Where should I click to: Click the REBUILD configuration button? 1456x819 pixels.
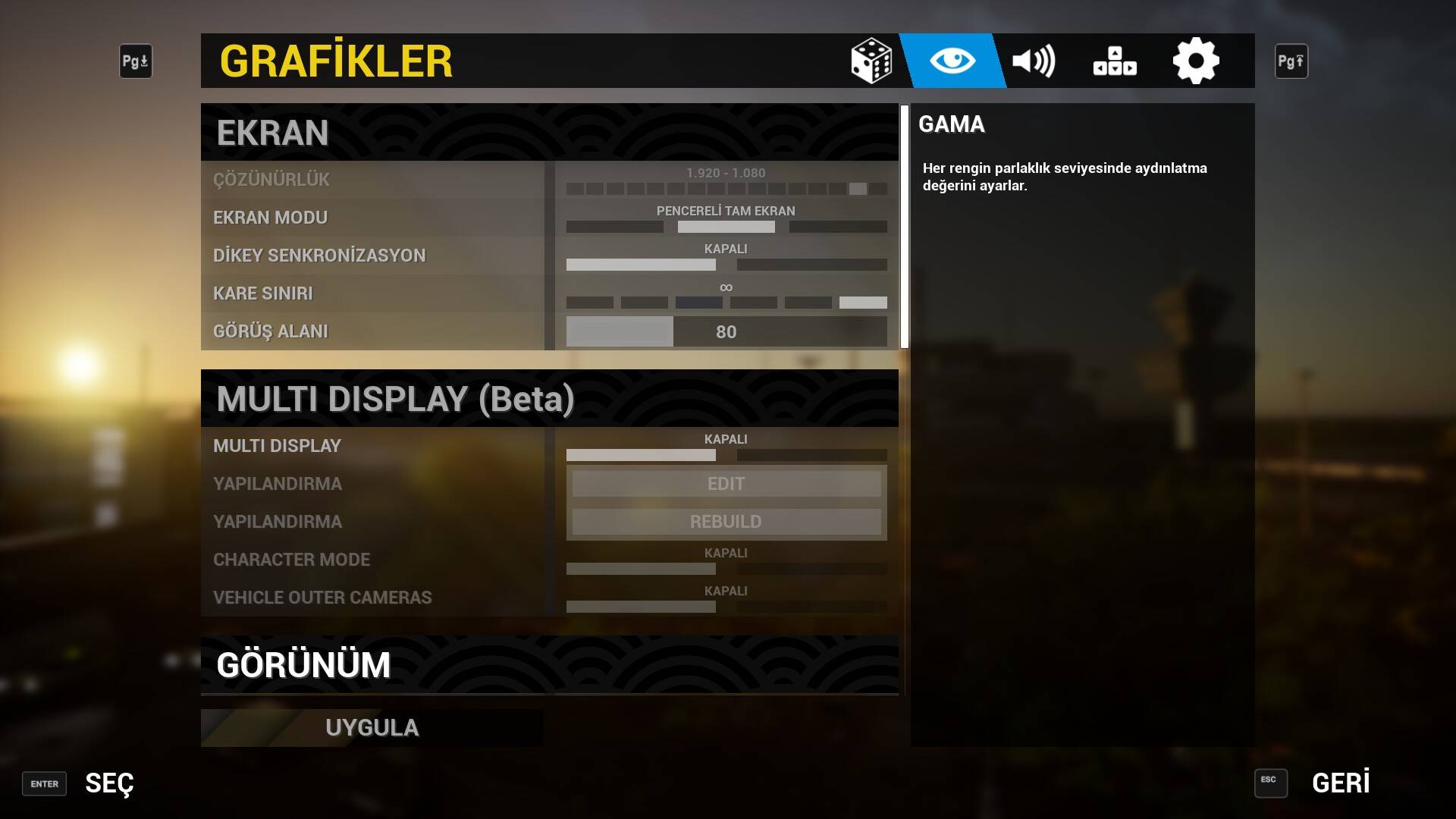726,522
